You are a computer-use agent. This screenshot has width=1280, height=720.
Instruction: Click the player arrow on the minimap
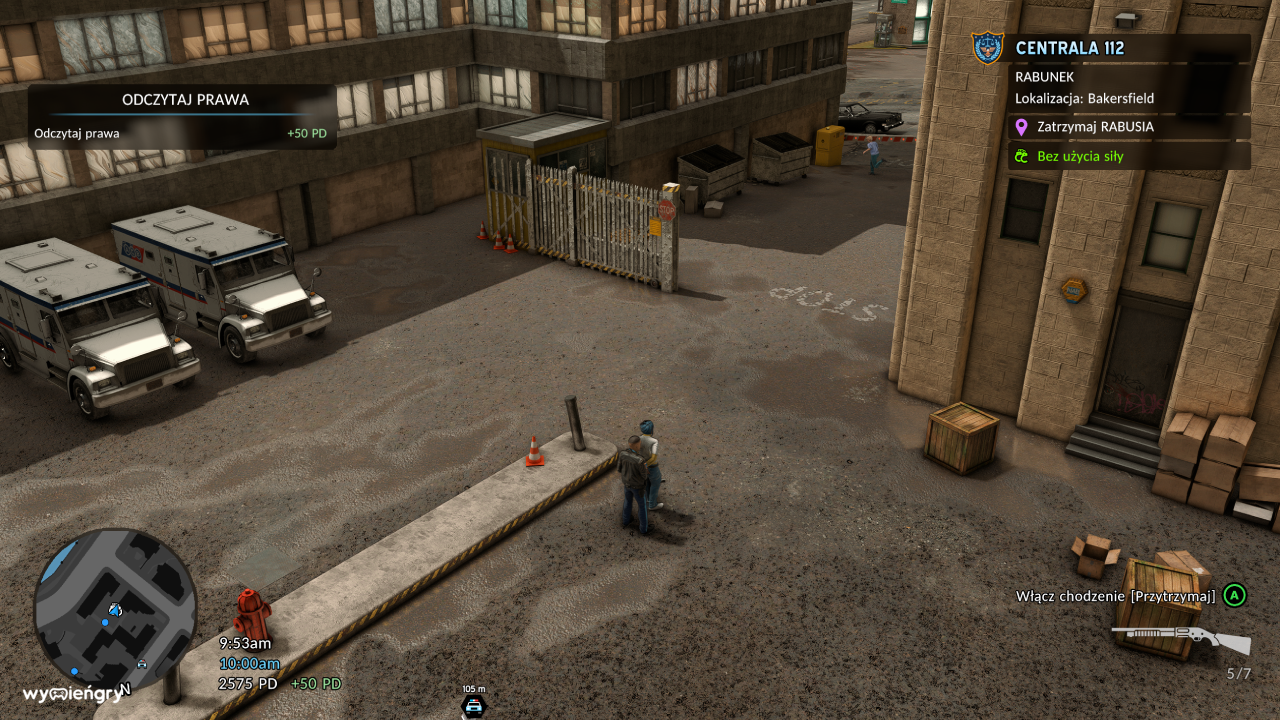[x=114, y=610]
